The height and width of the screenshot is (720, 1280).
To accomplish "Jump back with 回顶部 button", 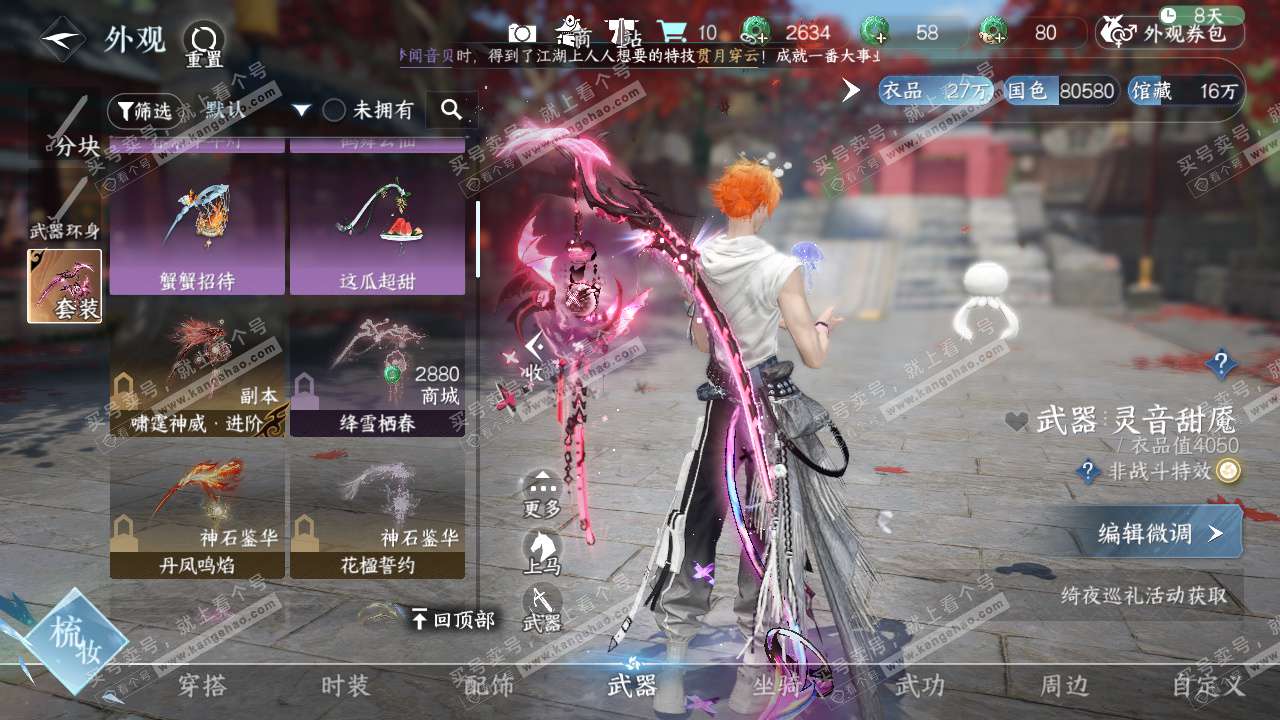I will (453, 620).
